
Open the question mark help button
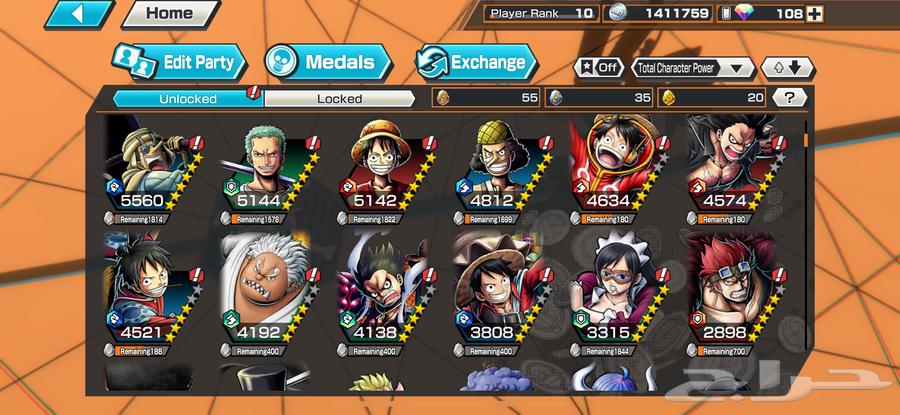[790, 98]
